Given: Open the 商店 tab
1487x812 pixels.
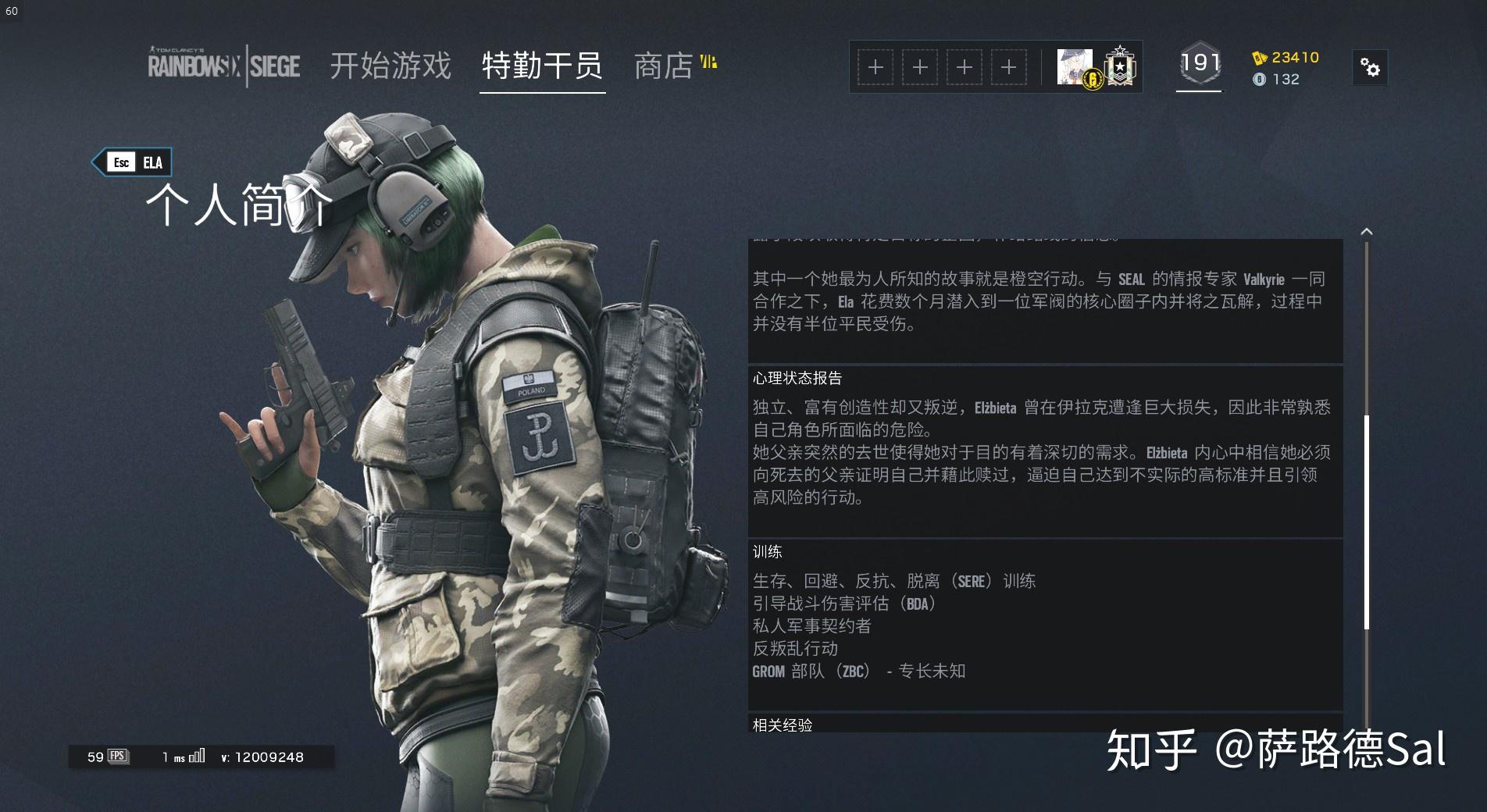Looking at the screenshot, I should 665,67.
